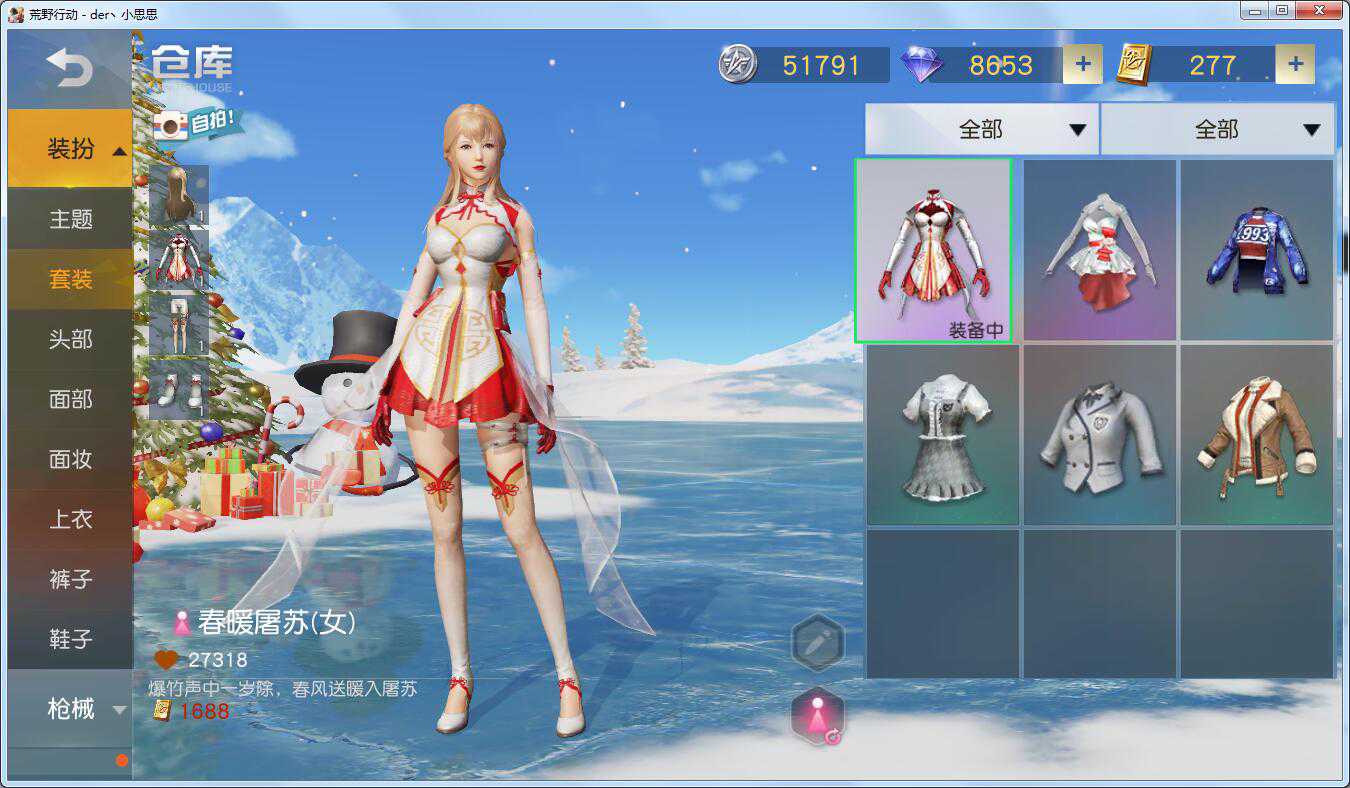Viewport: 1350px width, 788px height.
Task: Select the currently equipped outfit marked 装备中
Action: click(935, 248)
